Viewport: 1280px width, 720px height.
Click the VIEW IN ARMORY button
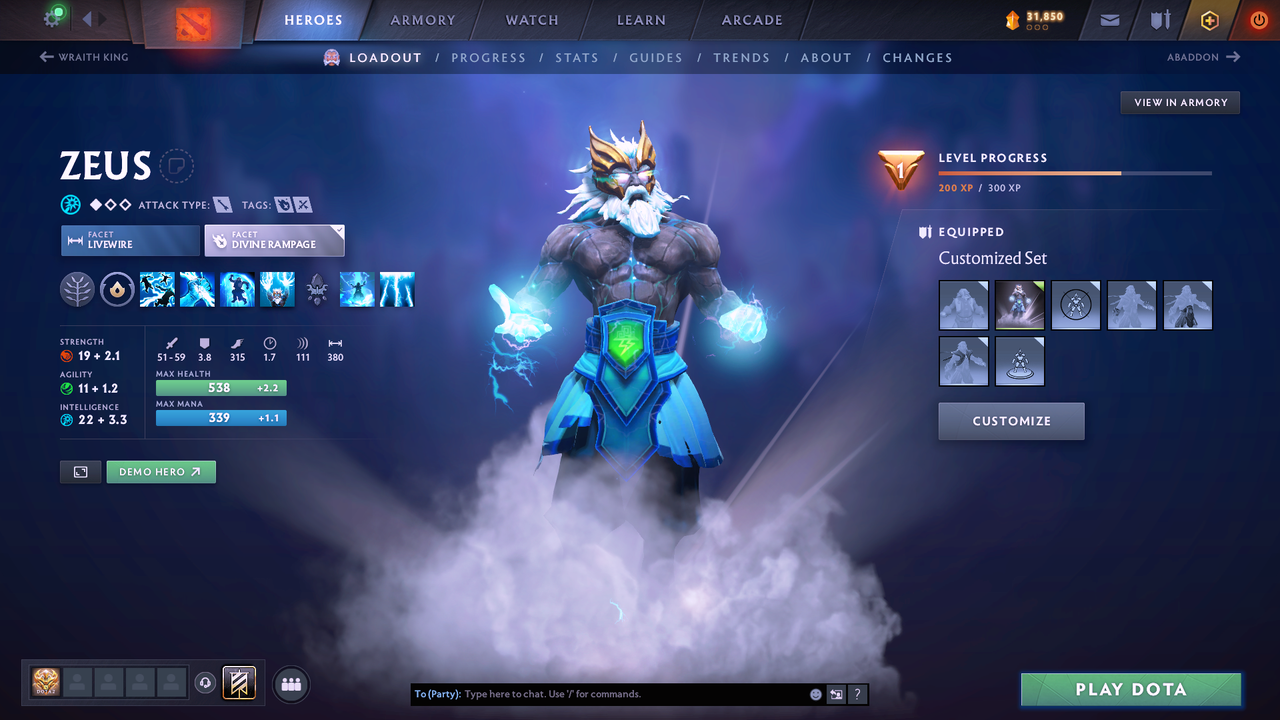coord(1179,102)
